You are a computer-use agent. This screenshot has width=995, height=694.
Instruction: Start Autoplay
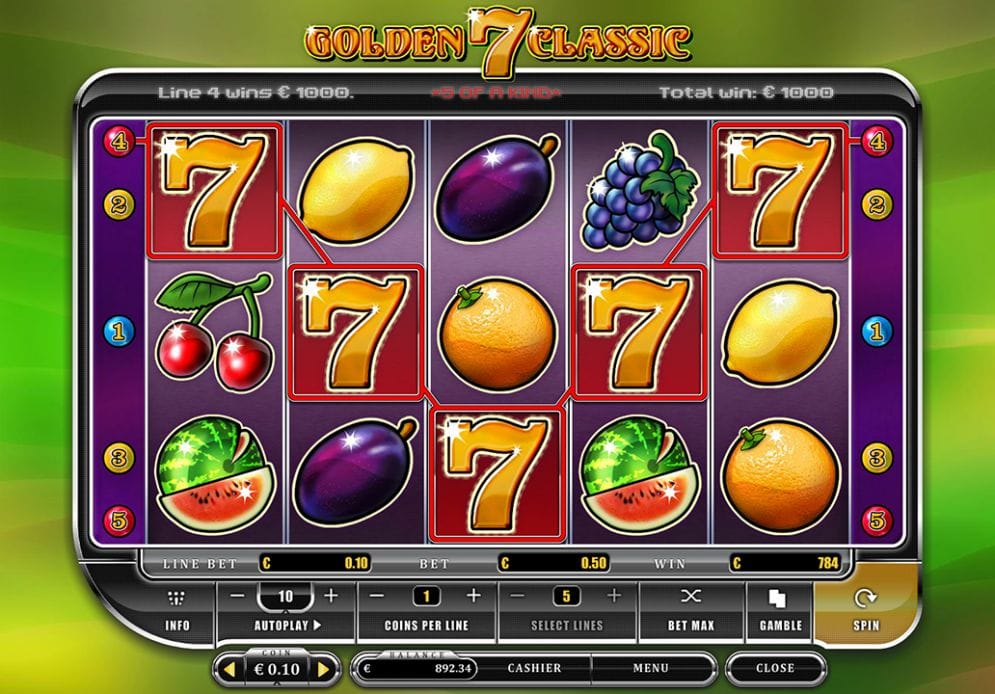(x=285, y=626)
